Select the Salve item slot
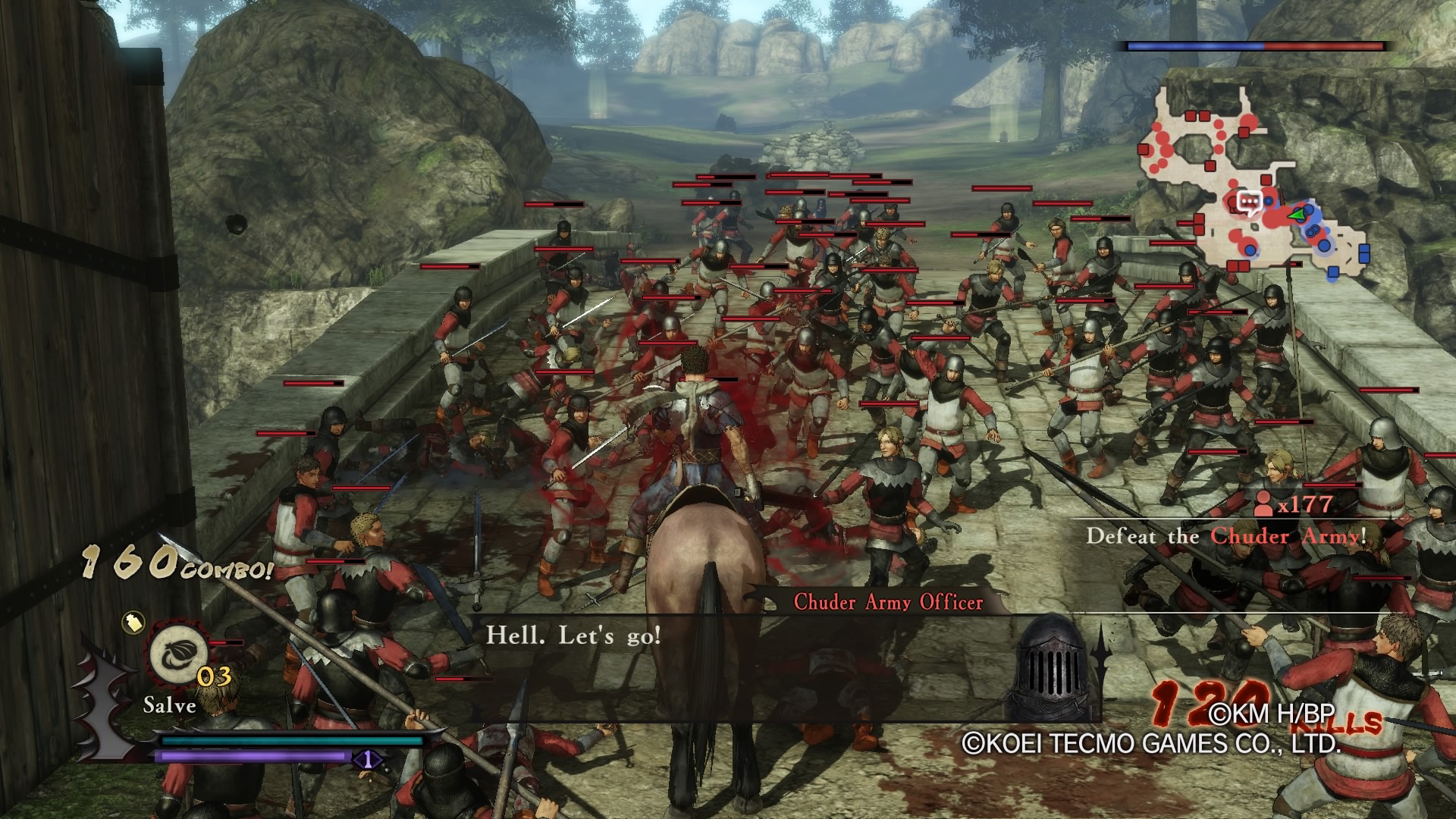The image size is (1456, 819). 180,653
